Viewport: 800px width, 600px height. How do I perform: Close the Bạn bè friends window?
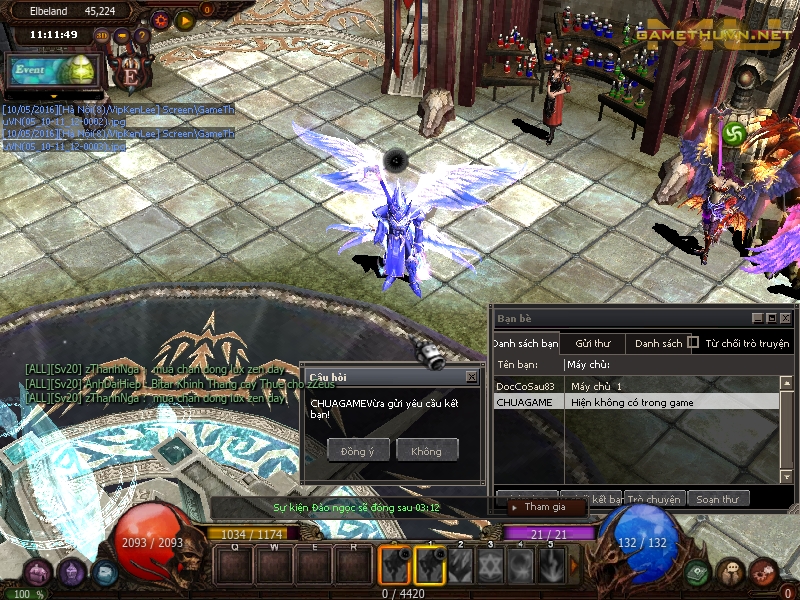[786, 318]
